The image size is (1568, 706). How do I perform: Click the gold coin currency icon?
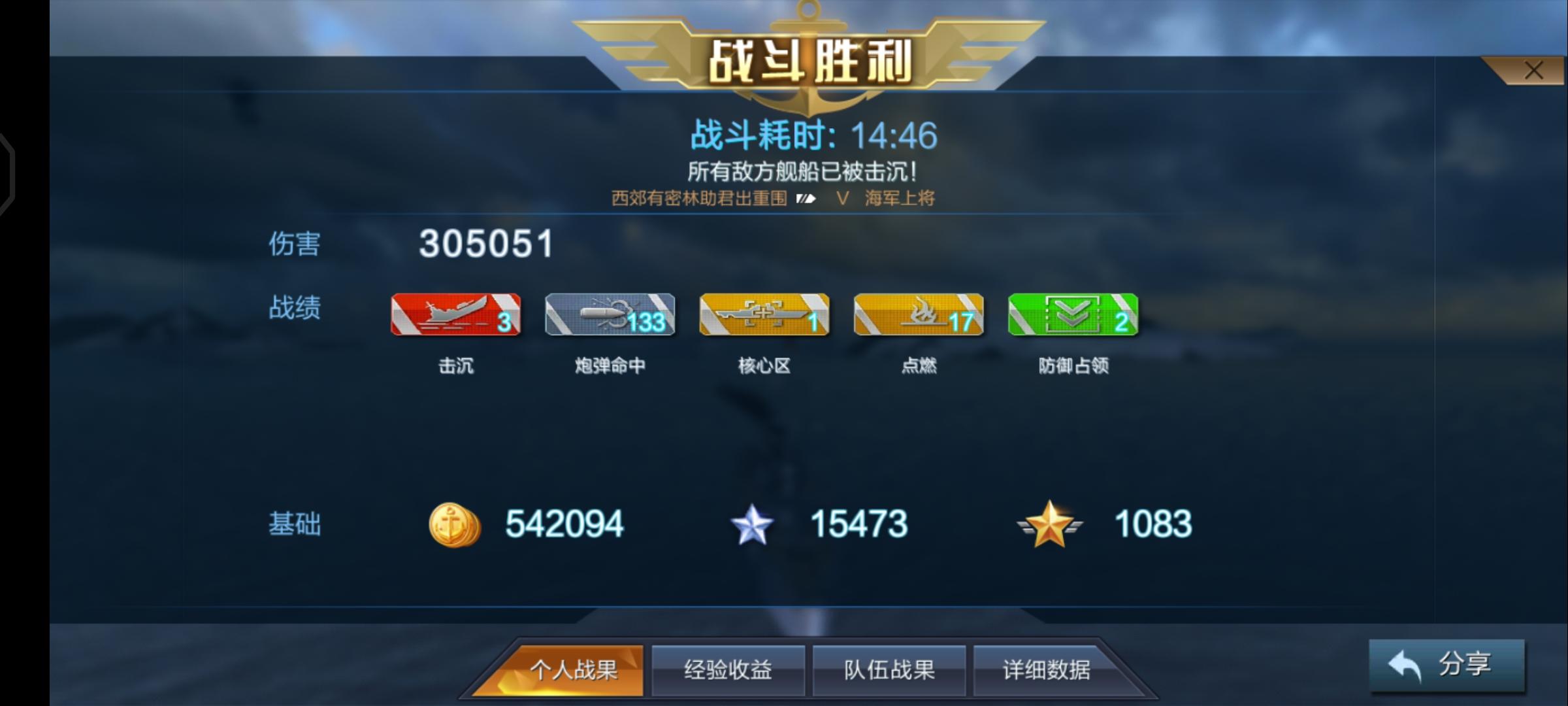click(455, 523)
